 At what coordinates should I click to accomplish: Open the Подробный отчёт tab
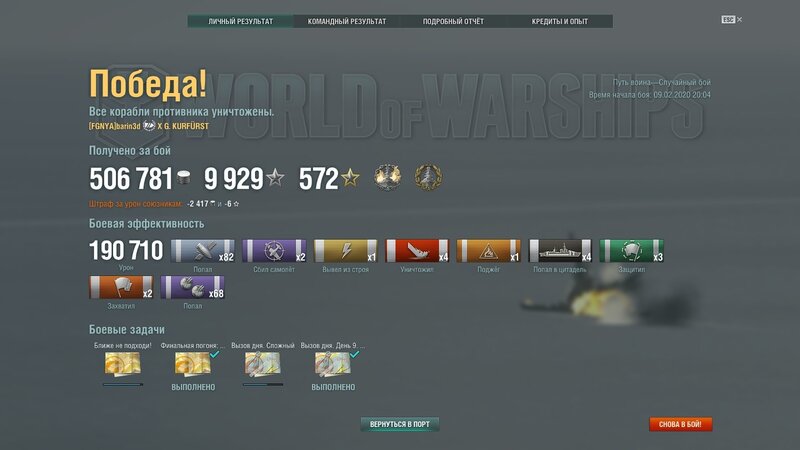click(x=452, y=21)
